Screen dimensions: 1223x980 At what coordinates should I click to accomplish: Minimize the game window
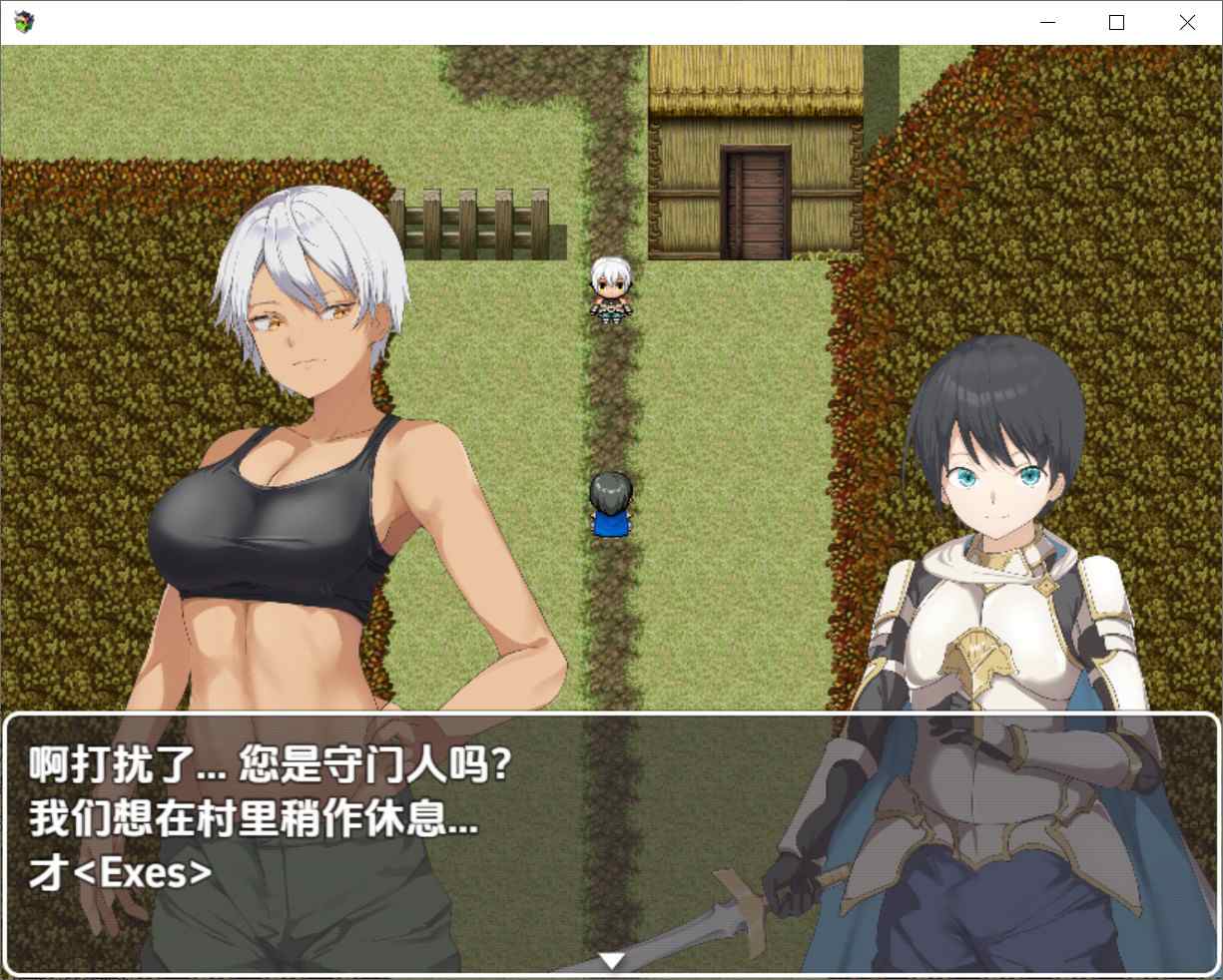1047,23
